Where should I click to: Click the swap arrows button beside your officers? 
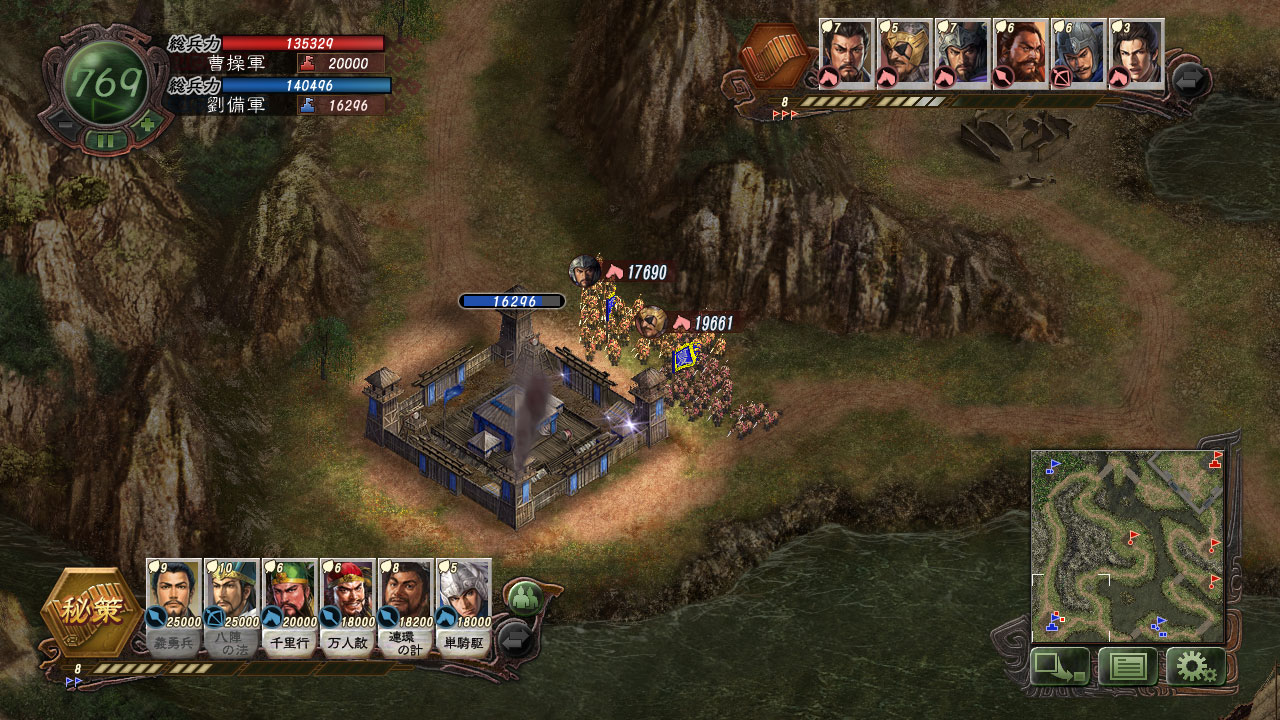(515, 638)
